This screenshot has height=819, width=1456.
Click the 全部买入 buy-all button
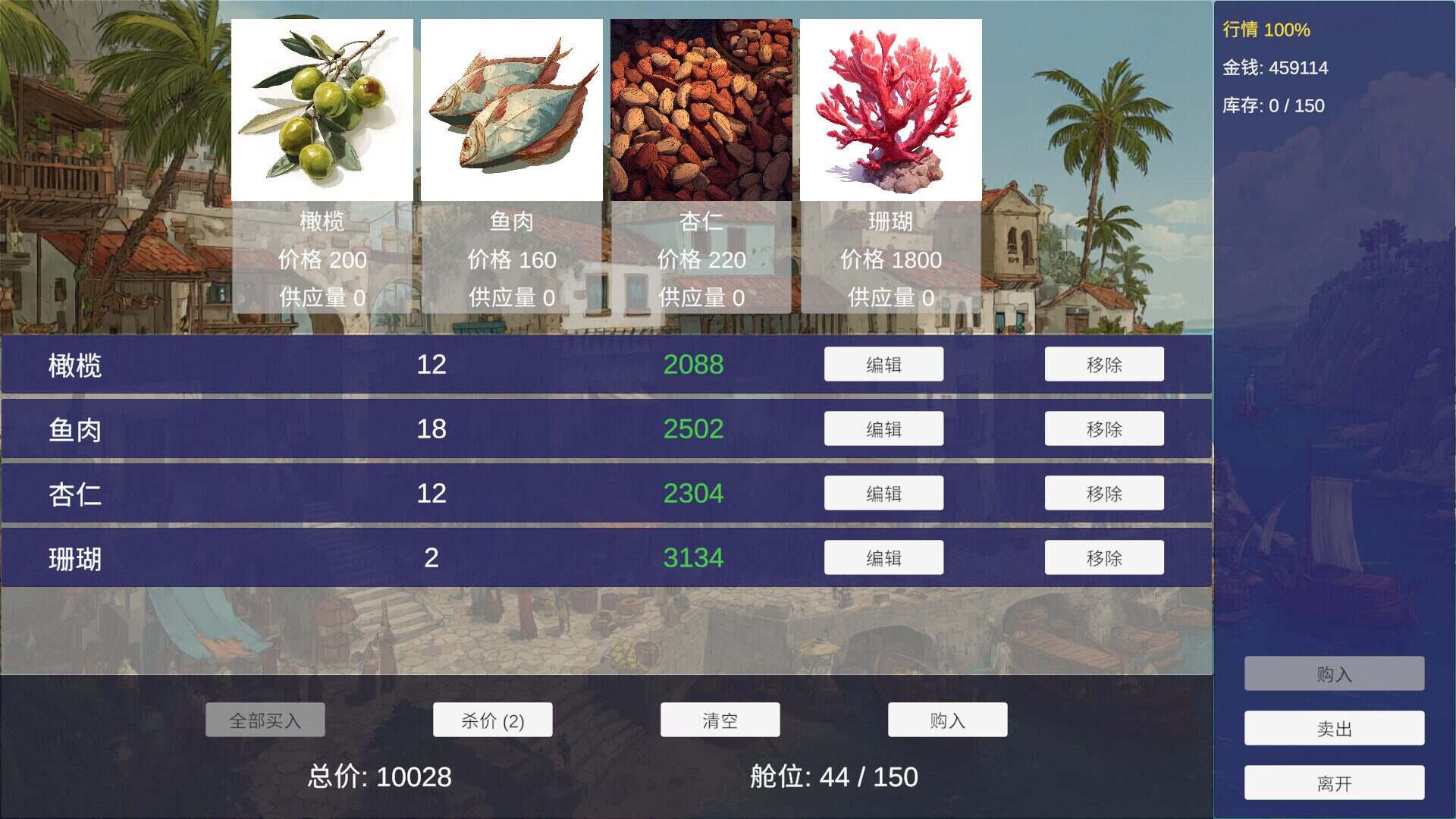tap(265, 719)
